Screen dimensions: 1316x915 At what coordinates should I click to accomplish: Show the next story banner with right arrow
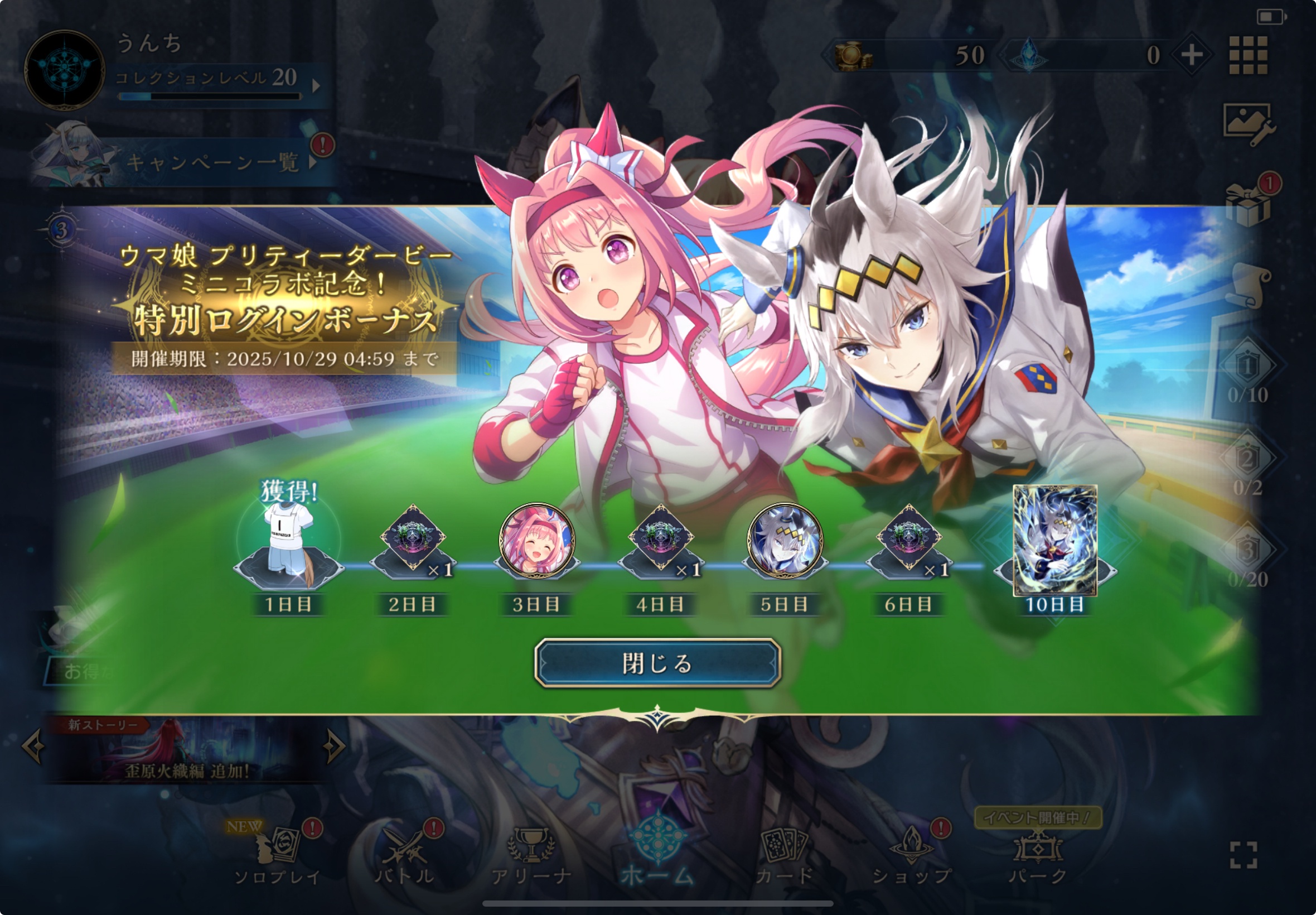tap(333, 747)
